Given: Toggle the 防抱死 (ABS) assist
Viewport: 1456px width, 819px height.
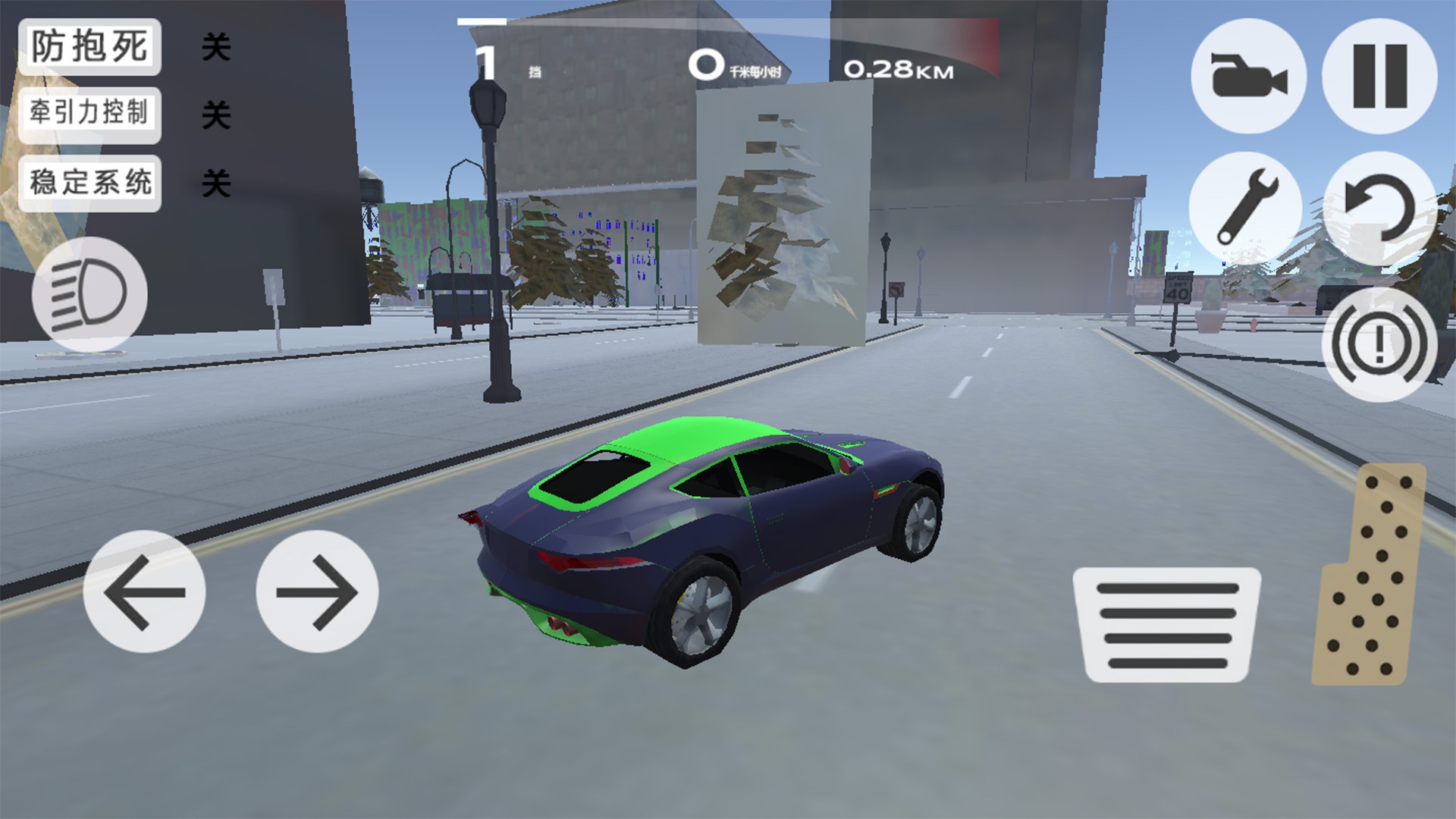Looking at the screenshot, I should (x=89, y=47).
